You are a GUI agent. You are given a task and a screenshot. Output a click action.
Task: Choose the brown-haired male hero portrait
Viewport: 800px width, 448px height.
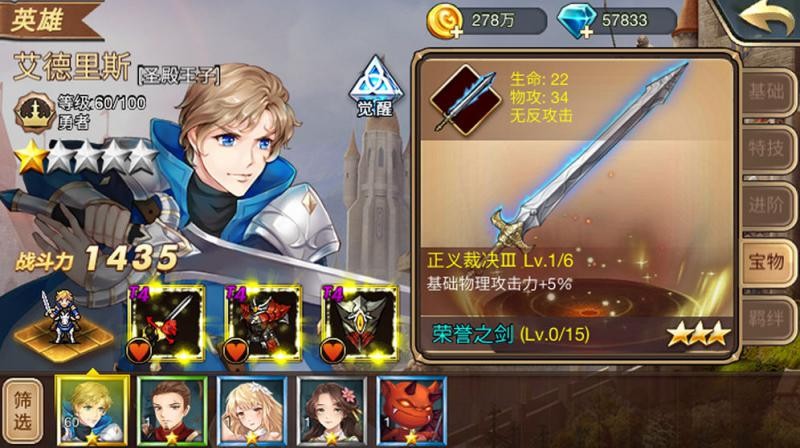click(x=172, y=410)
